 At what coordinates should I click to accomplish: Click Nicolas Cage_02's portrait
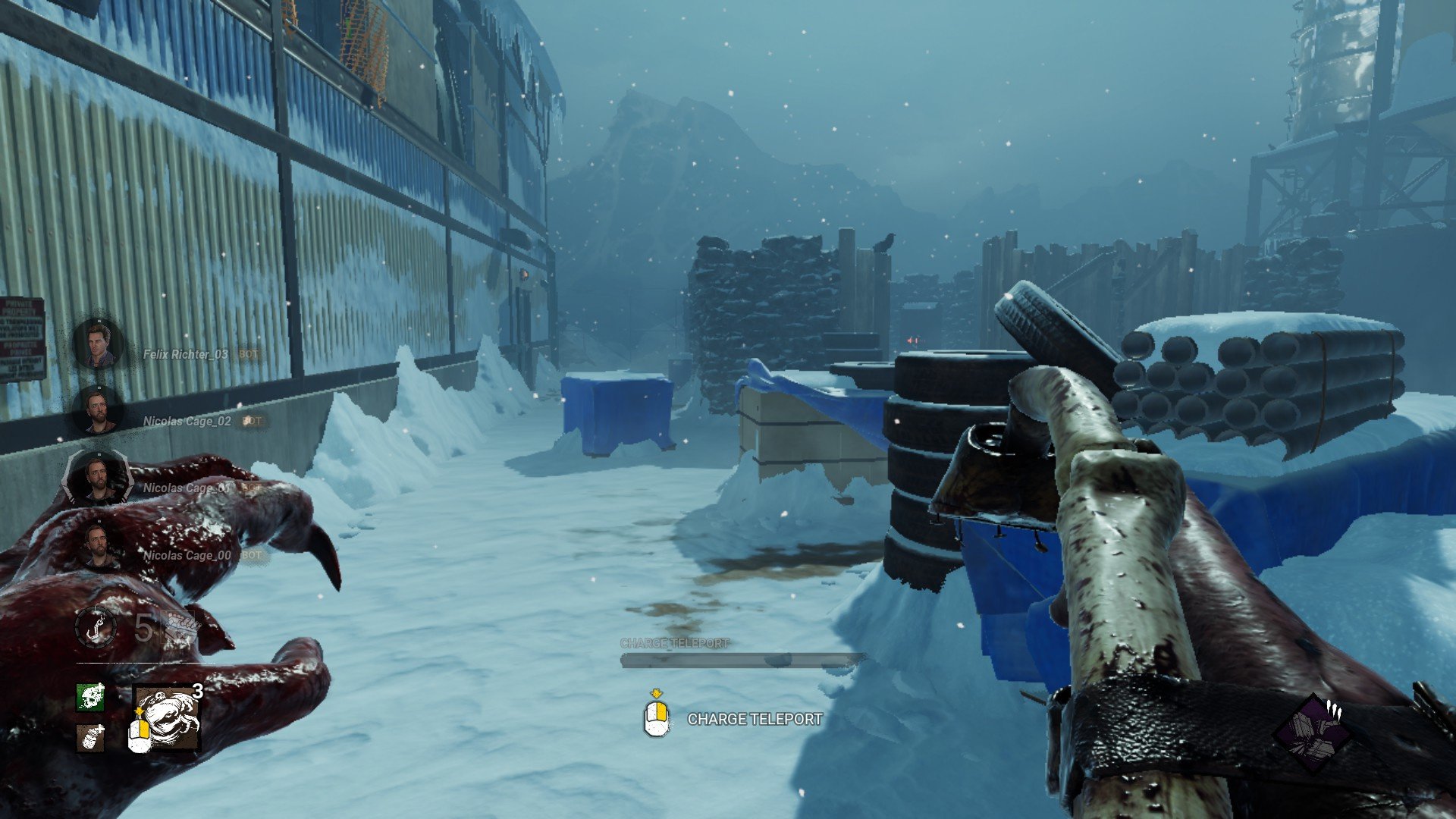tap(100, 409)
